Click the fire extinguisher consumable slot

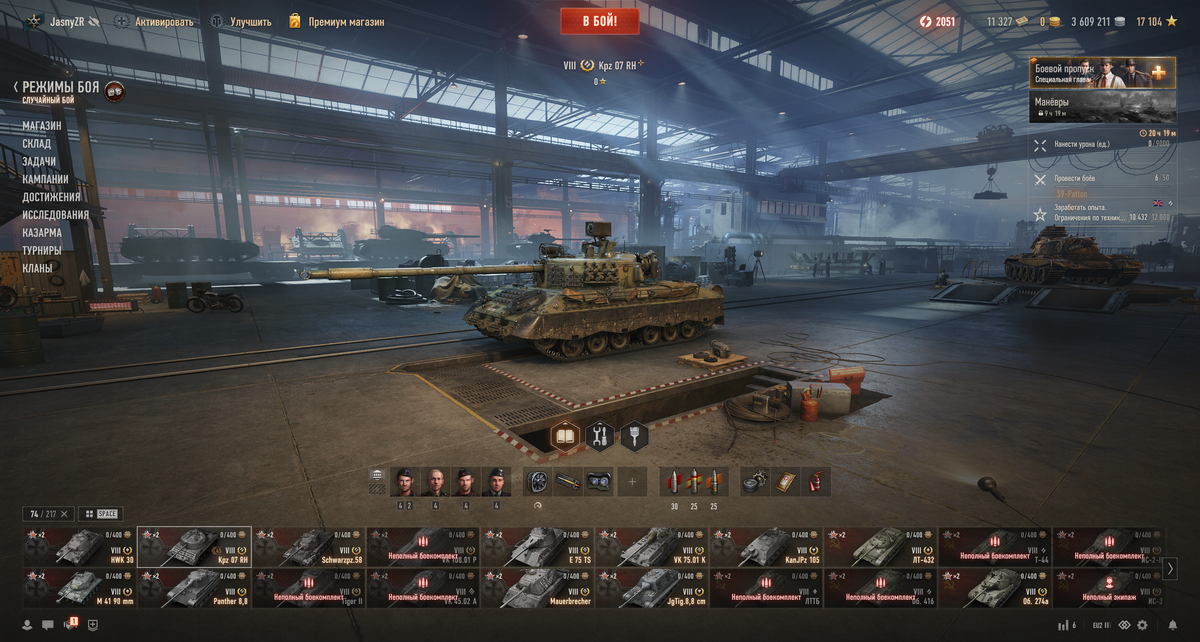pyautogui.click(x=817, y=481)
